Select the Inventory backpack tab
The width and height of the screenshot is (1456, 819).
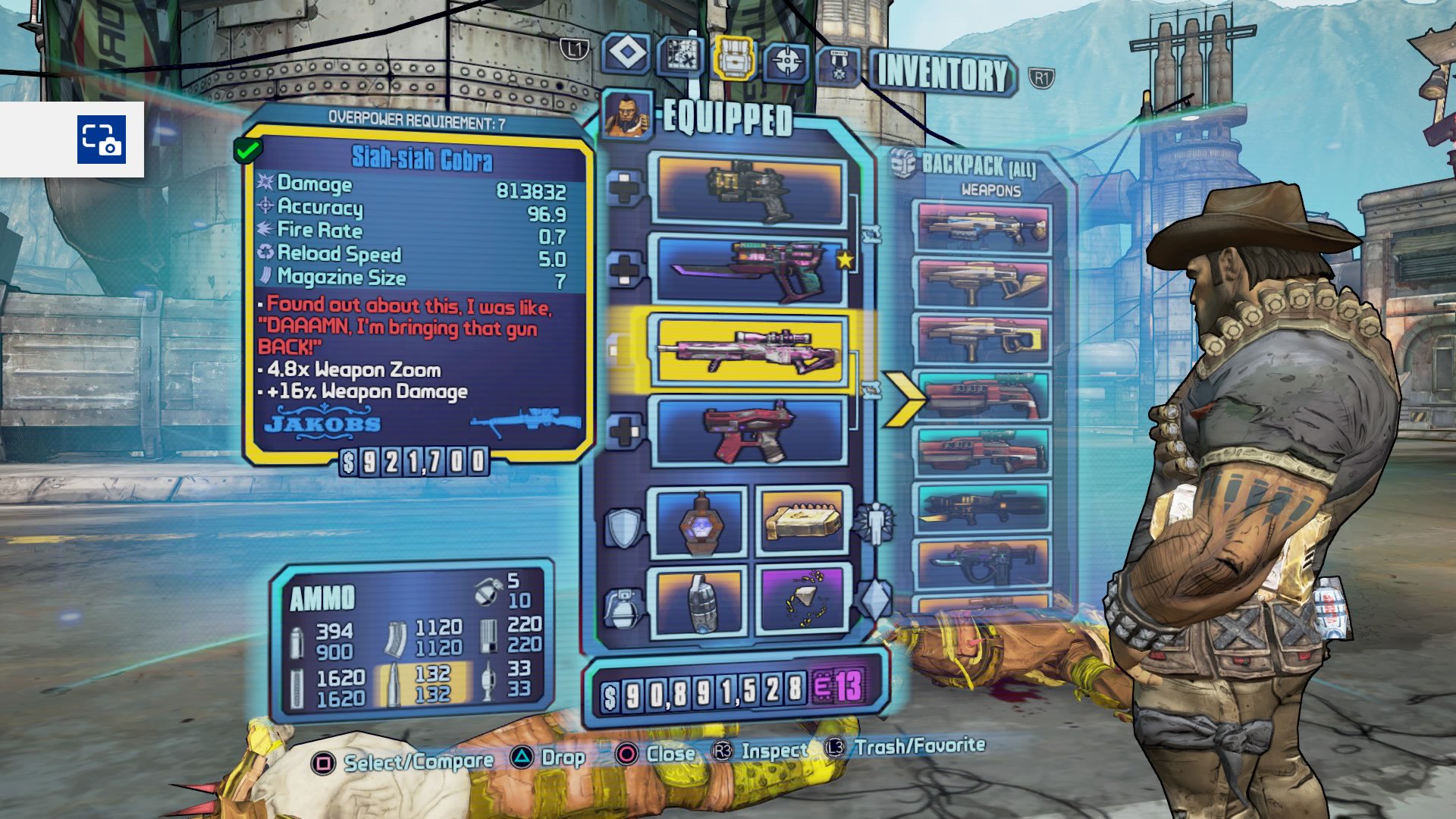(x=733, y=58)
